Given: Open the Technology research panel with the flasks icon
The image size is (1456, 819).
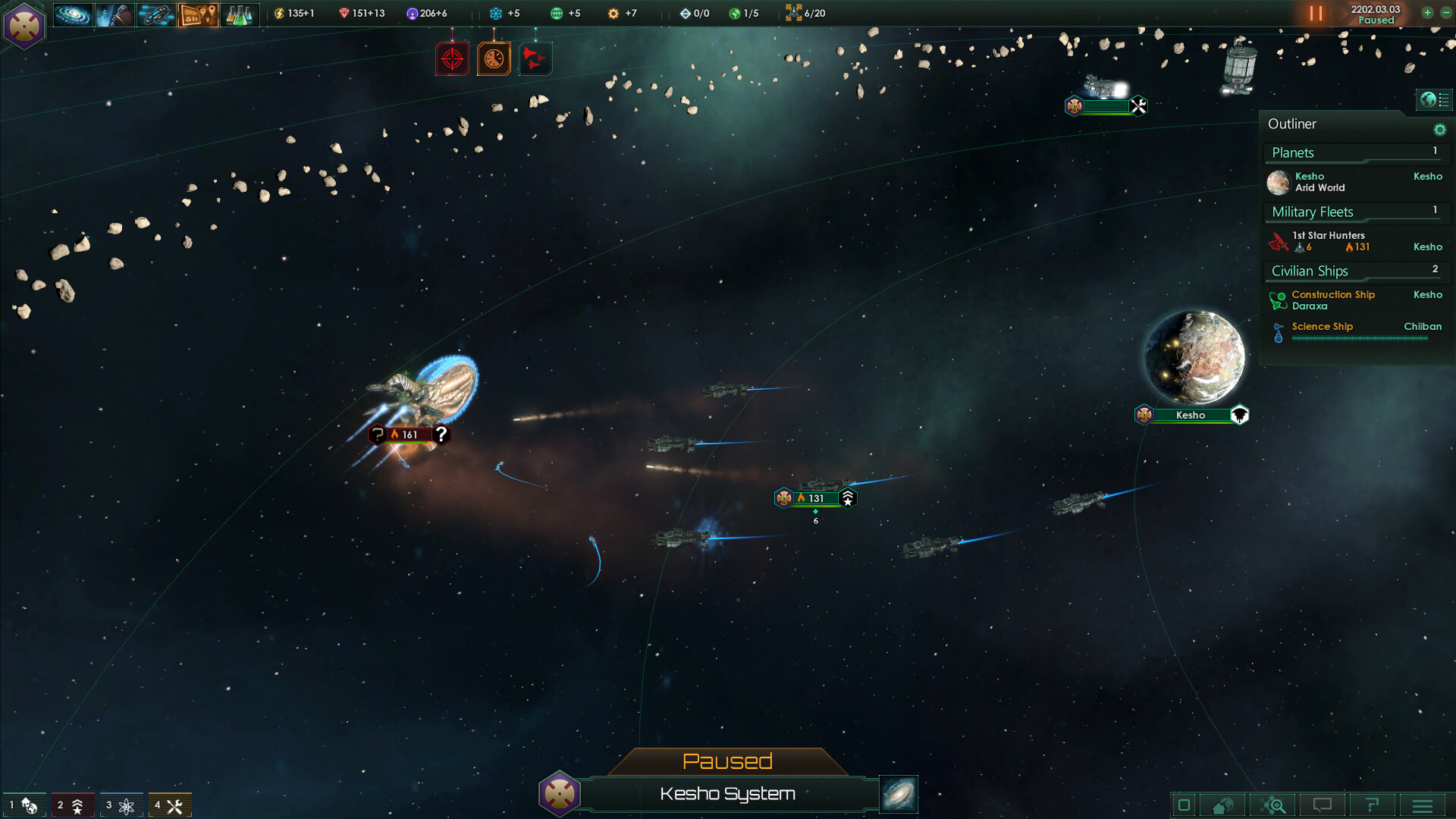Looking at the screenshot, I should coord(240,14).
